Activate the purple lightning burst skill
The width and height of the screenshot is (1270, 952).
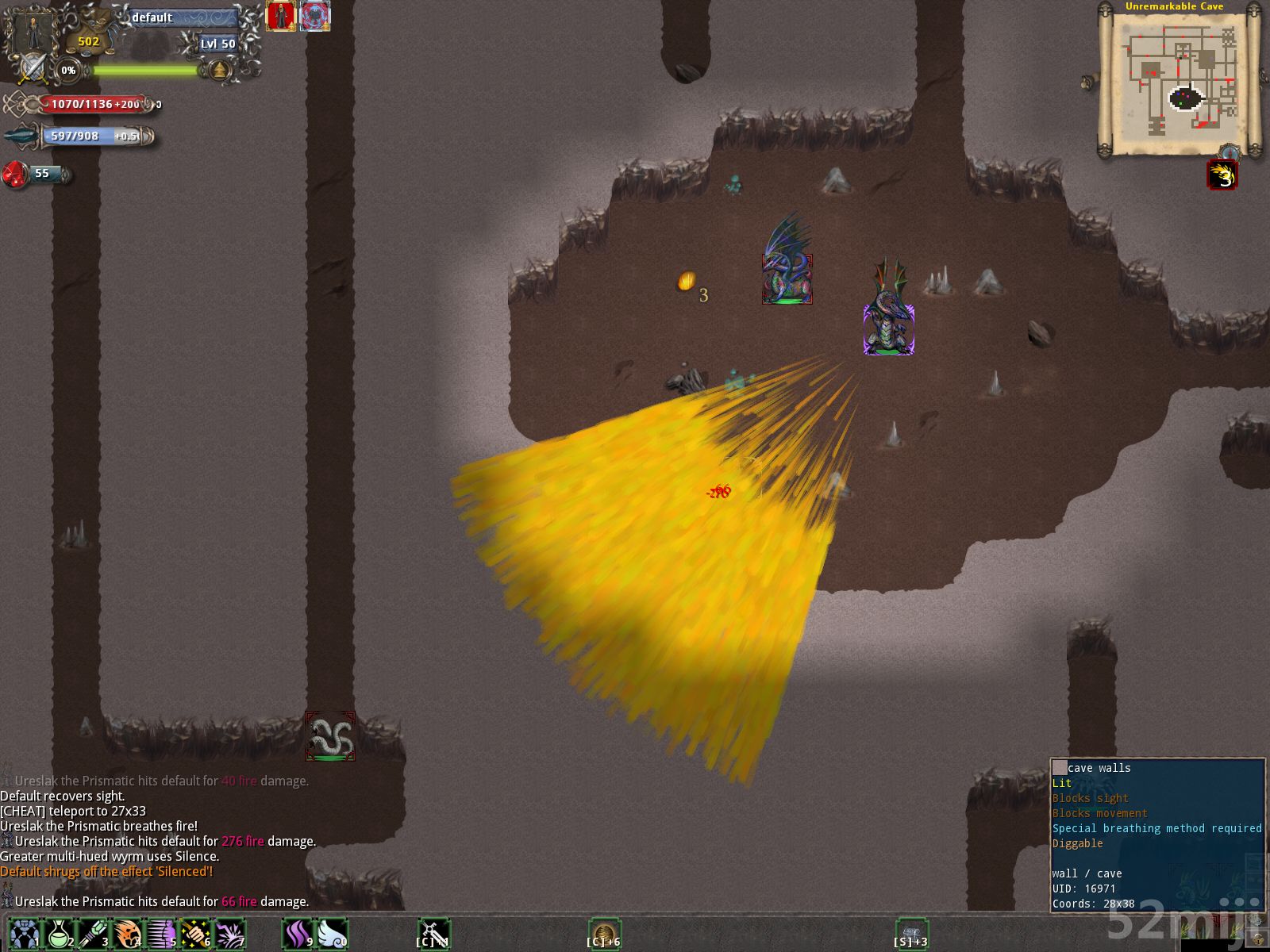[x=229, y=934]
